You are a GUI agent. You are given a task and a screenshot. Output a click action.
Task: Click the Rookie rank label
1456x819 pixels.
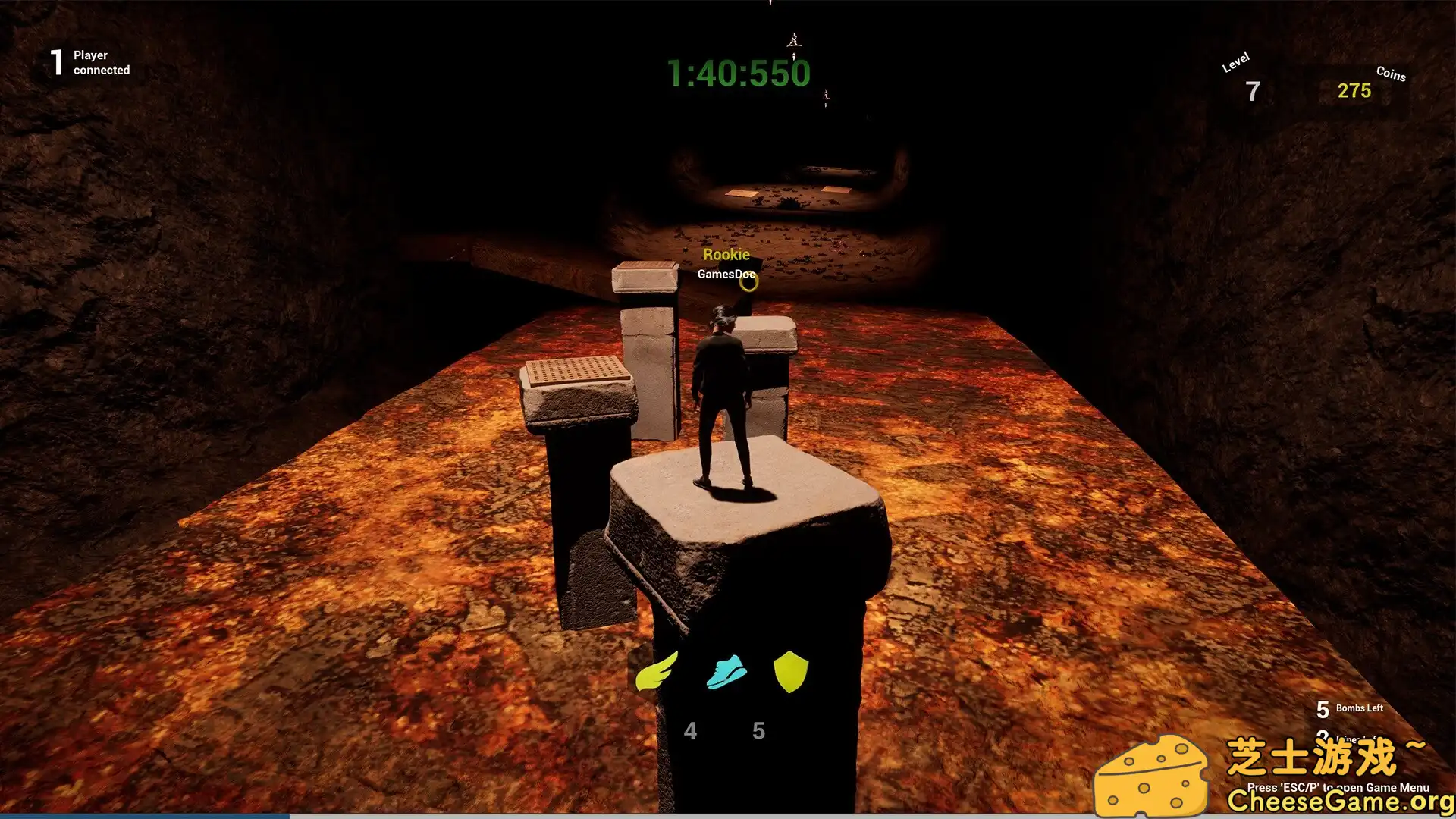[x=727, y=254]
